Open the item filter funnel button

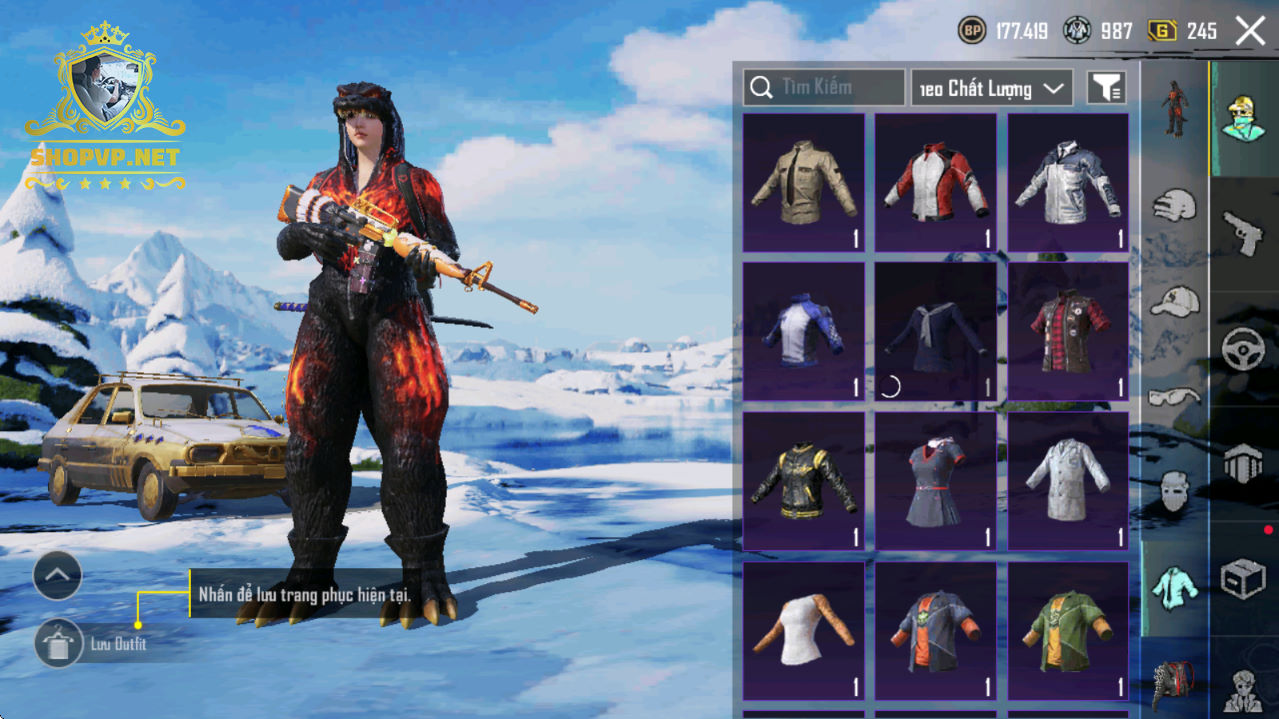click(x=1105, y=88)
